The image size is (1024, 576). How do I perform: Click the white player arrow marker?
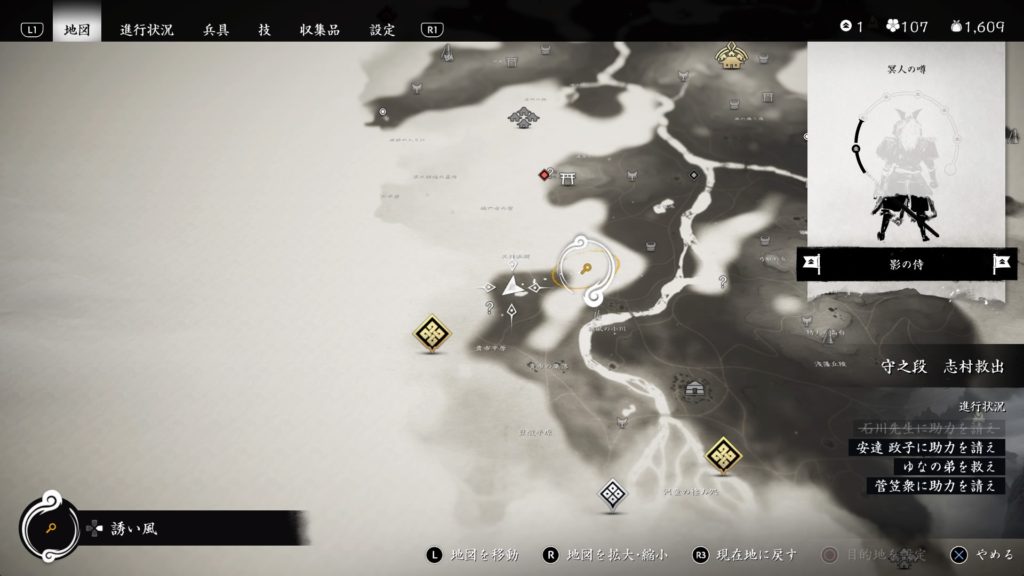click(514, 288)
